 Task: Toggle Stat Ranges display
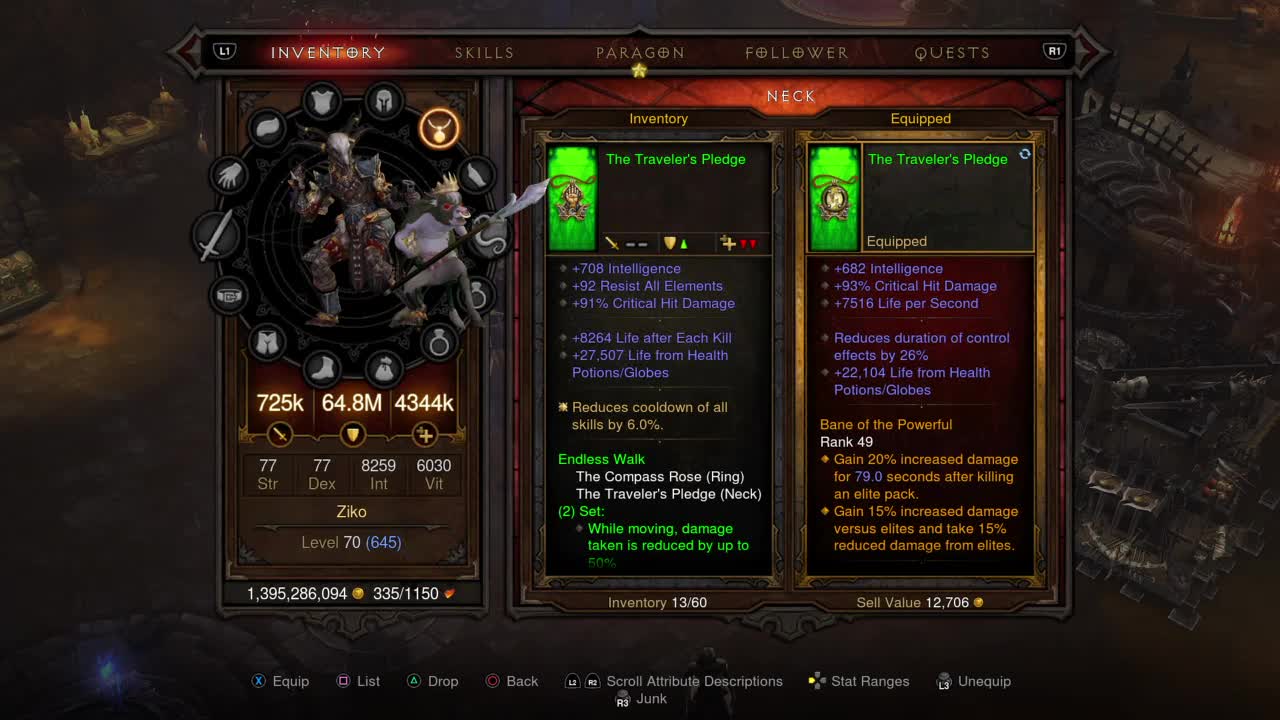(859, 681)
